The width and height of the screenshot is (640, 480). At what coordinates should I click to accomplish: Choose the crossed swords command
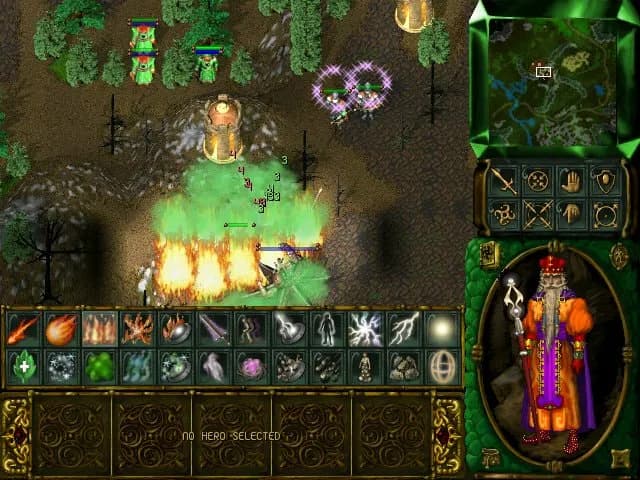(x=537, y=213)
